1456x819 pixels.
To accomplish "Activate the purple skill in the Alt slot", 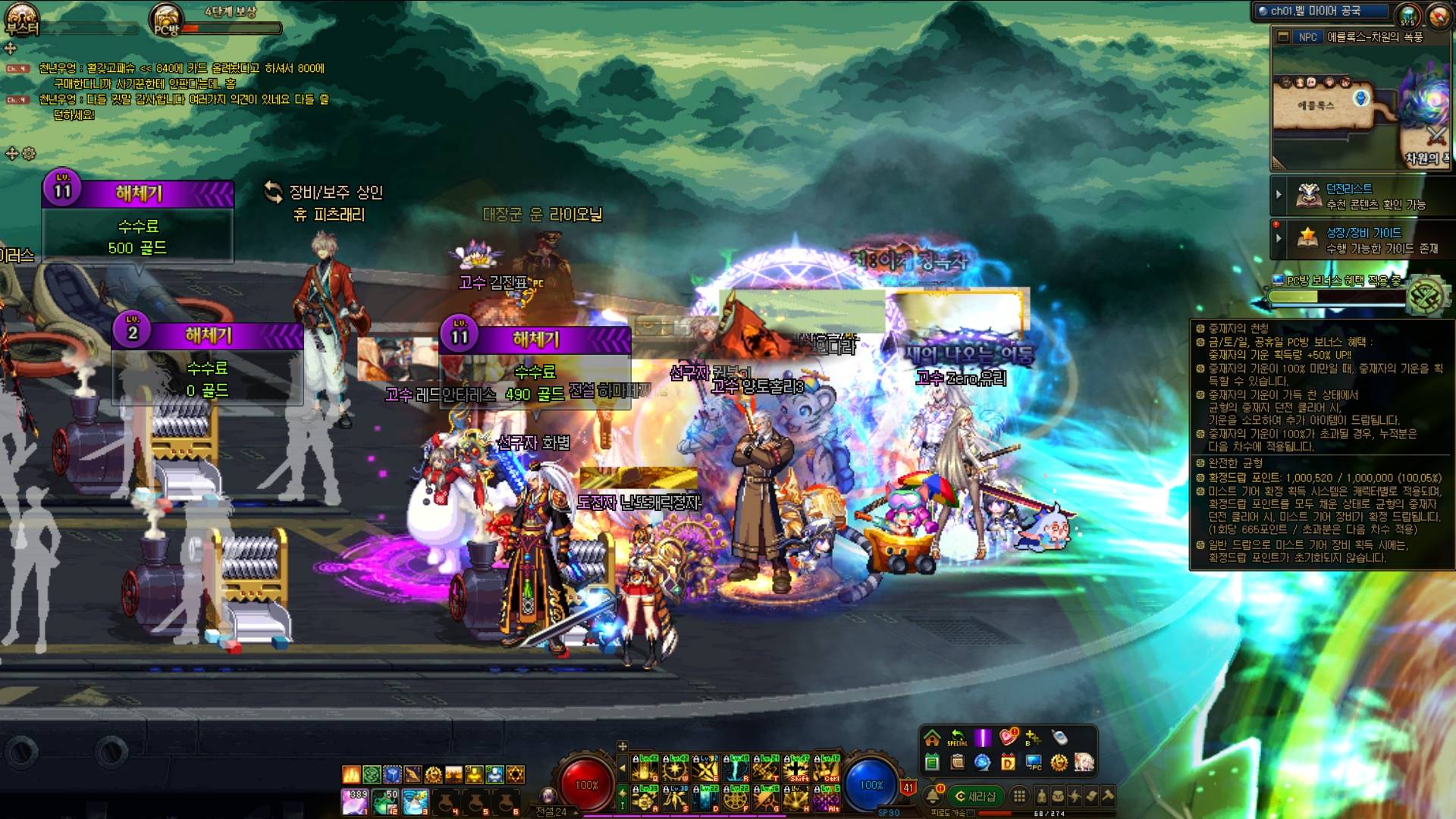I will tap(826, 799).
